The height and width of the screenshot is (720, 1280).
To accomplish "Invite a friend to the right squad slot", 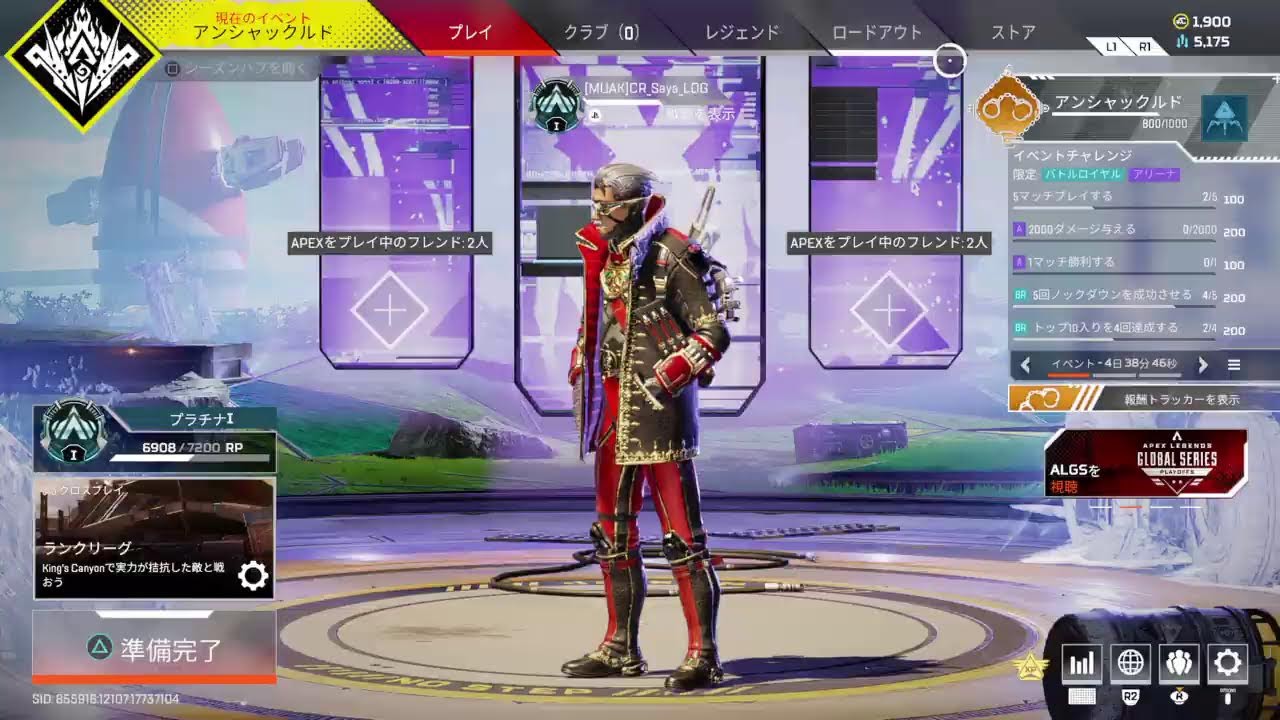I will [889, 310].
